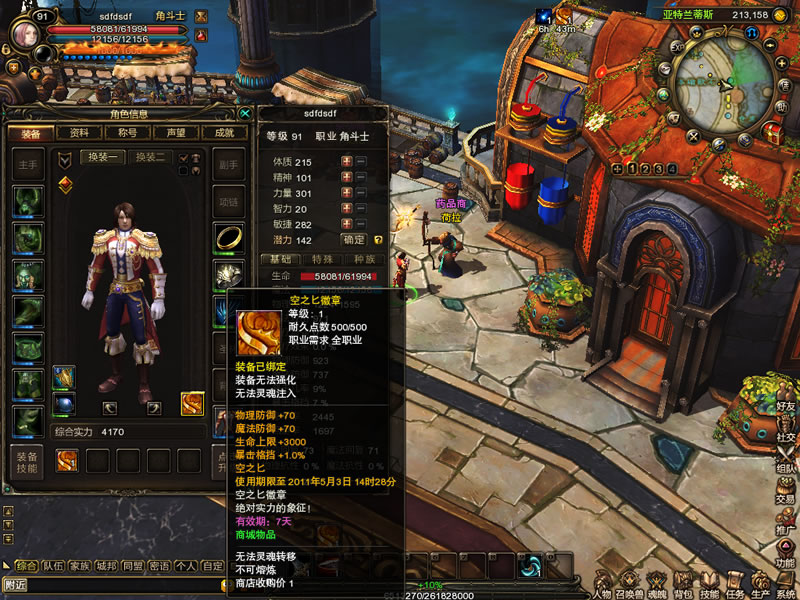Open the 系统 system menu
This screenshot has width=800, height=600.
[786, 582]
